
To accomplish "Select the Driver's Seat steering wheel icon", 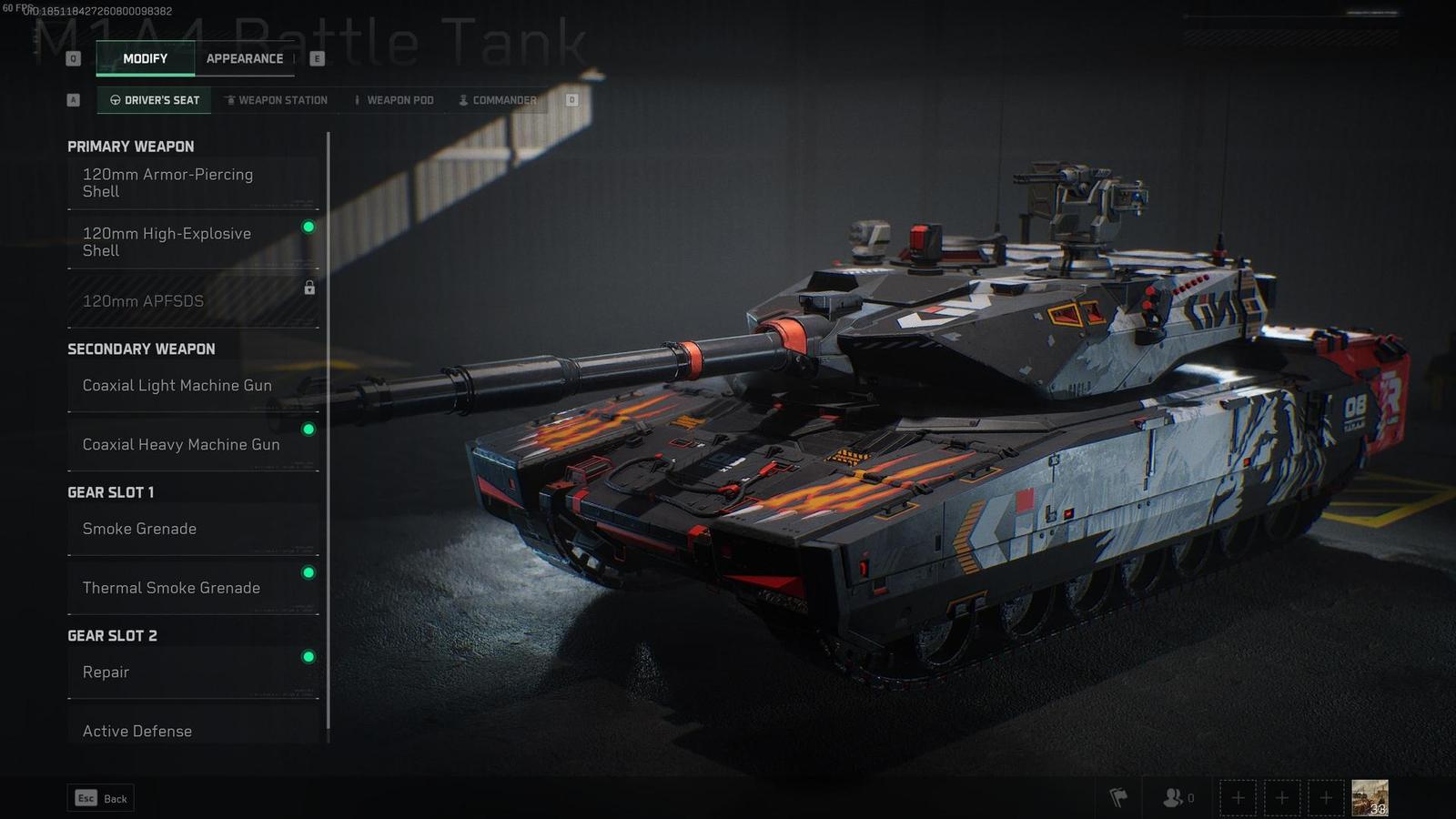I will point(116,100).
